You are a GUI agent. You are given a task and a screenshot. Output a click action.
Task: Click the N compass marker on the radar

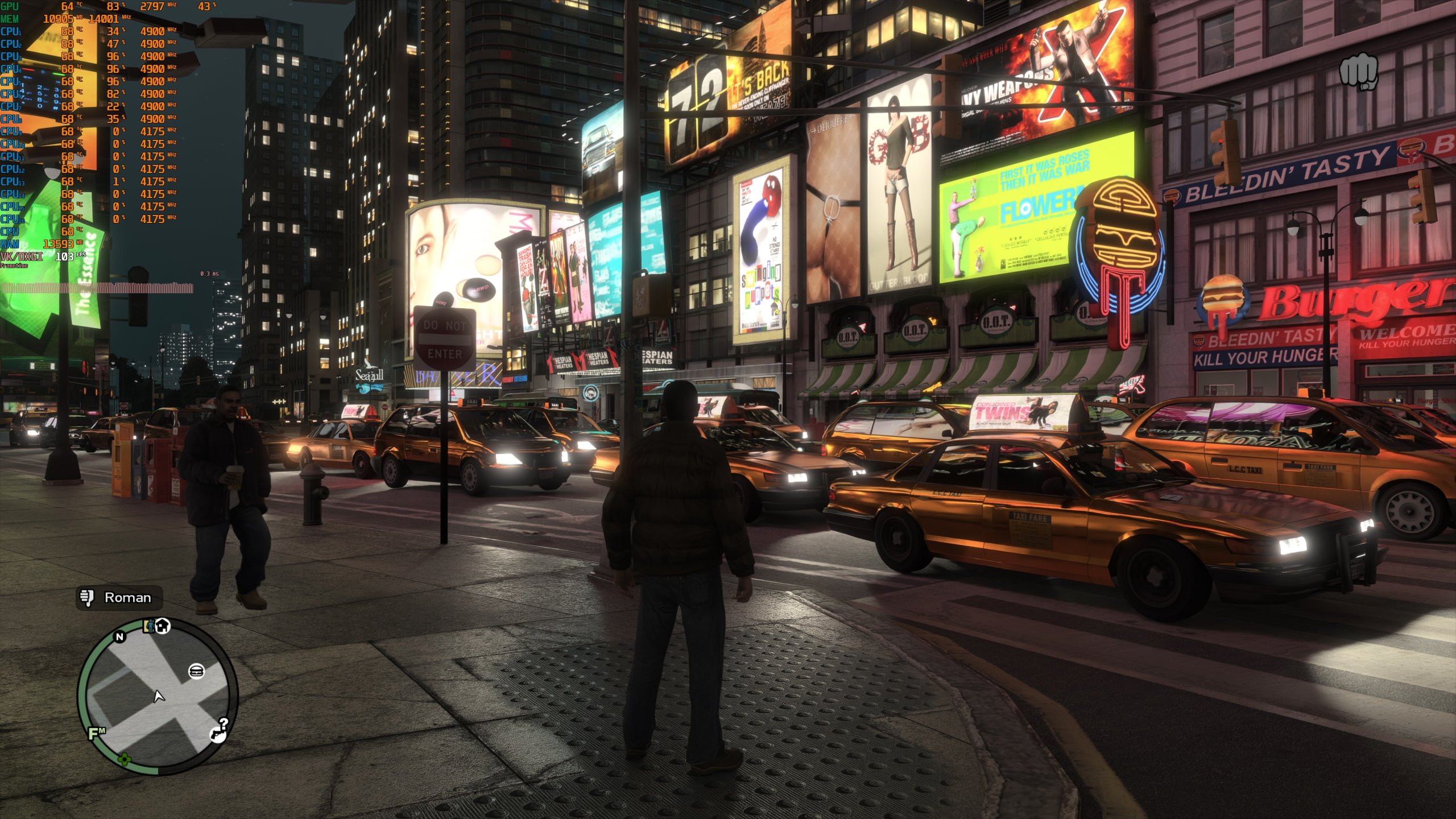tap(119, 637)
